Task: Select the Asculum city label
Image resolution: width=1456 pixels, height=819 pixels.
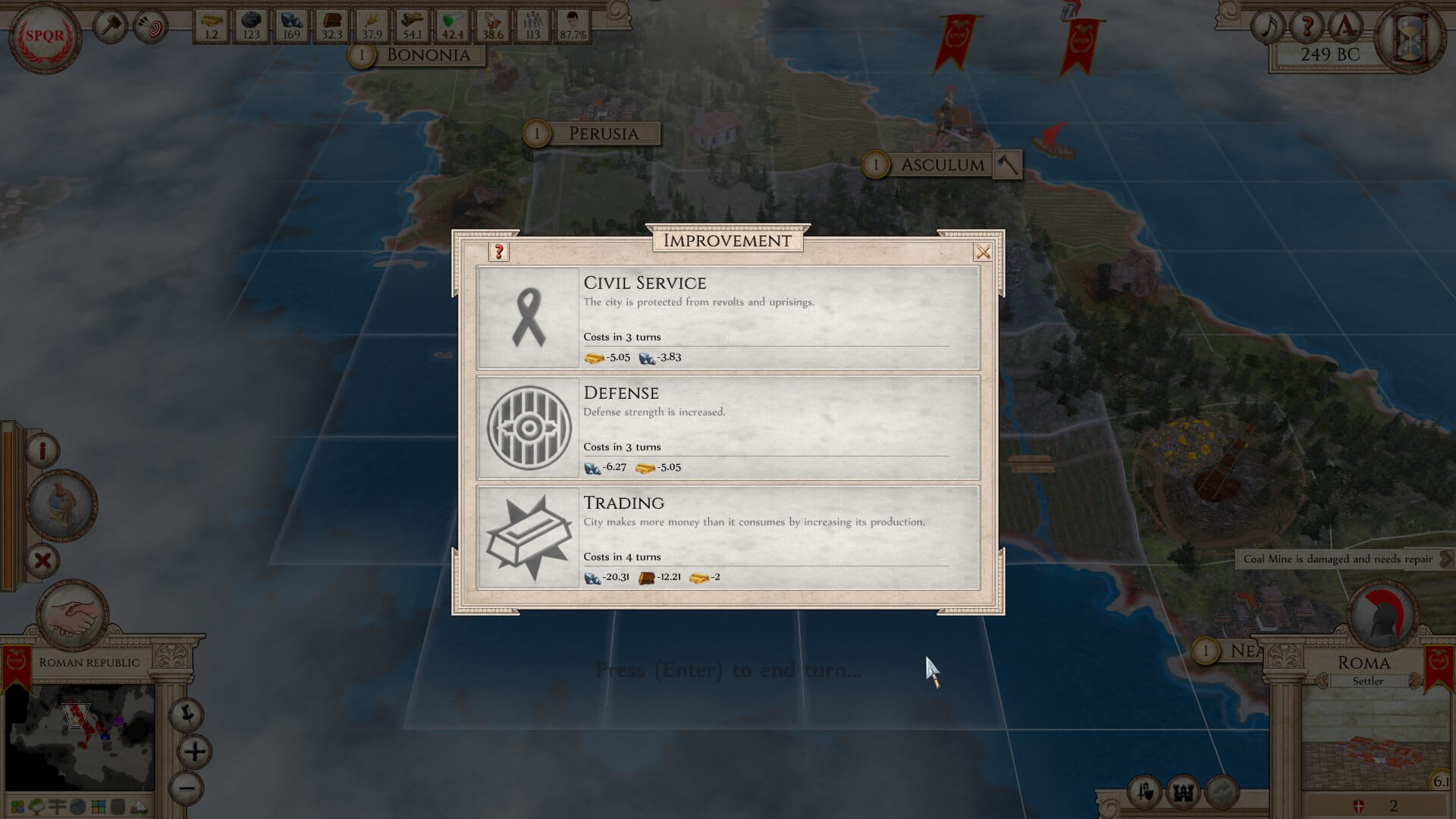Action: coord(942,165)
